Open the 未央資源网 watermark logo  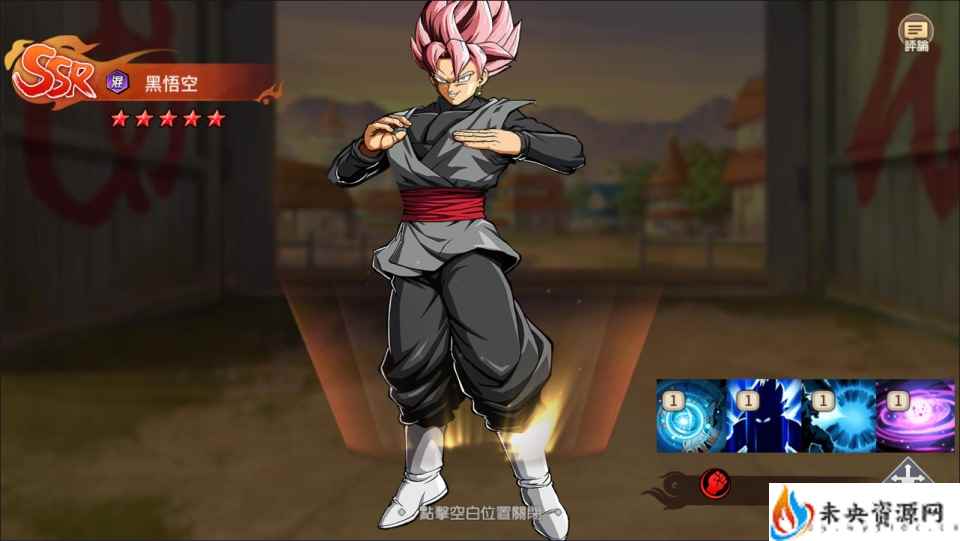coord(862,512)
